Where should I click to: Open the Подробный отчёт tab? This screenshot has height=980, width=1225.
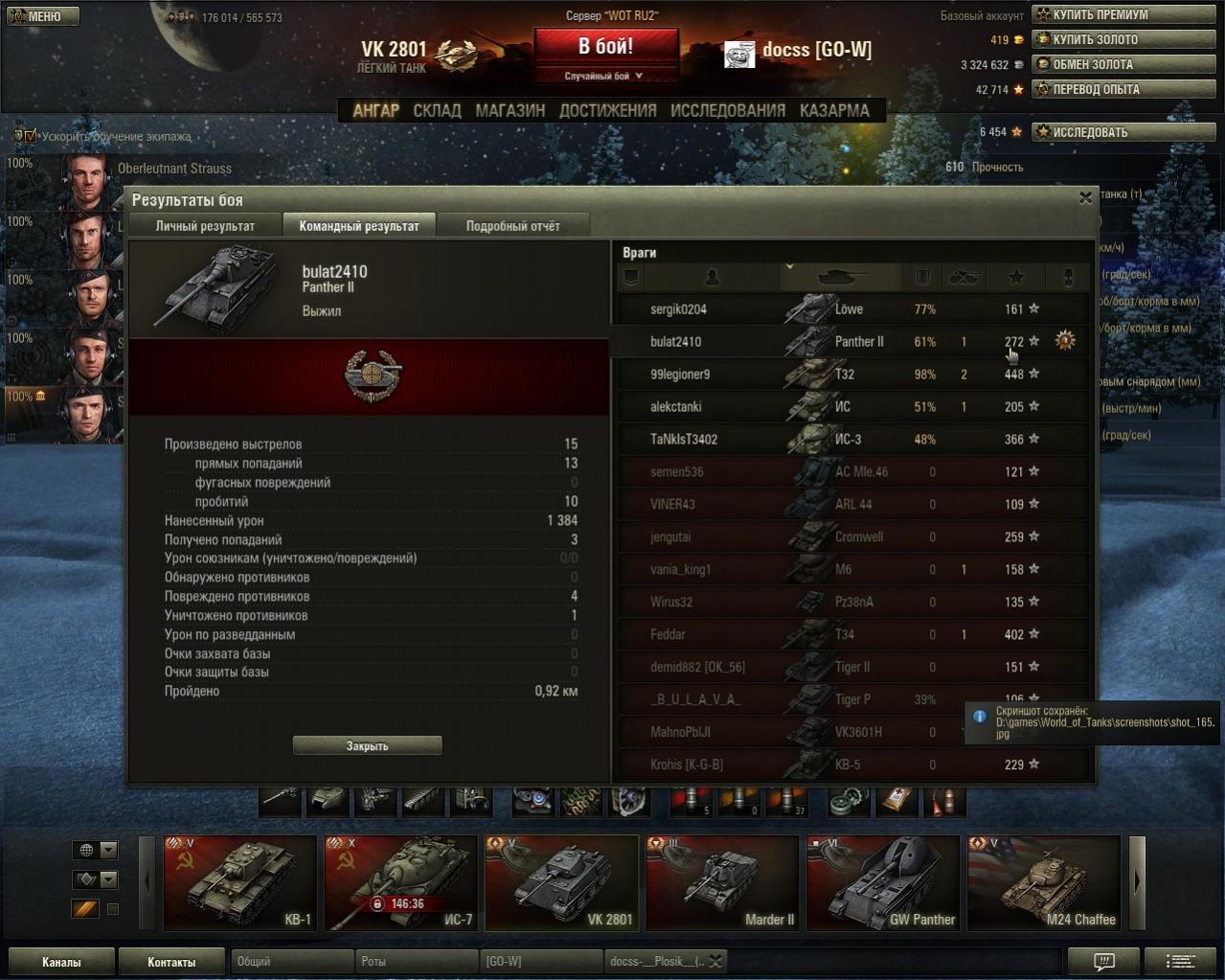(x=512, y=226)
